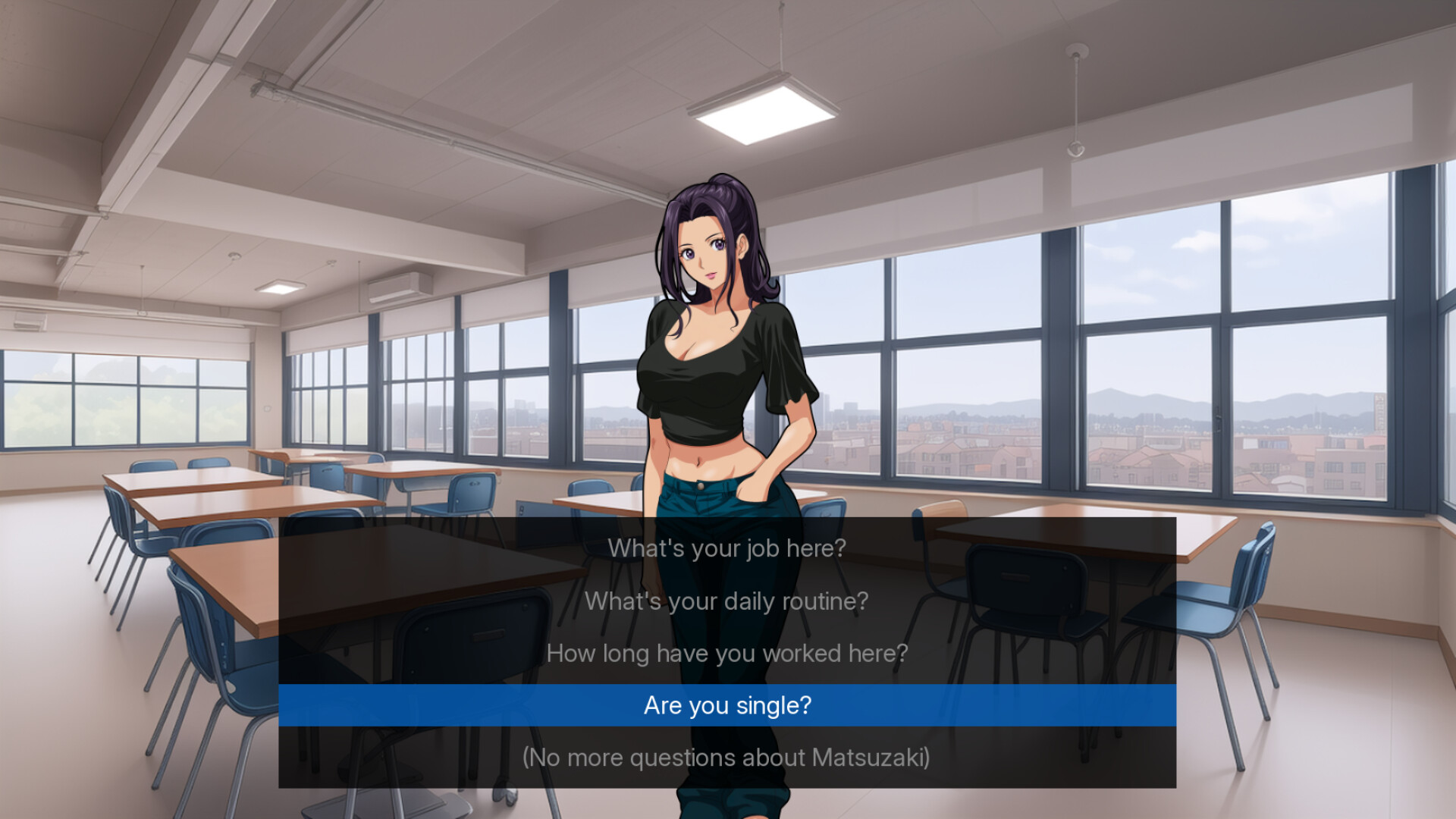This screenshot has height=819, width=1456.
Task: Click the hanging lamp near the right window
Action: [1077, 99]
